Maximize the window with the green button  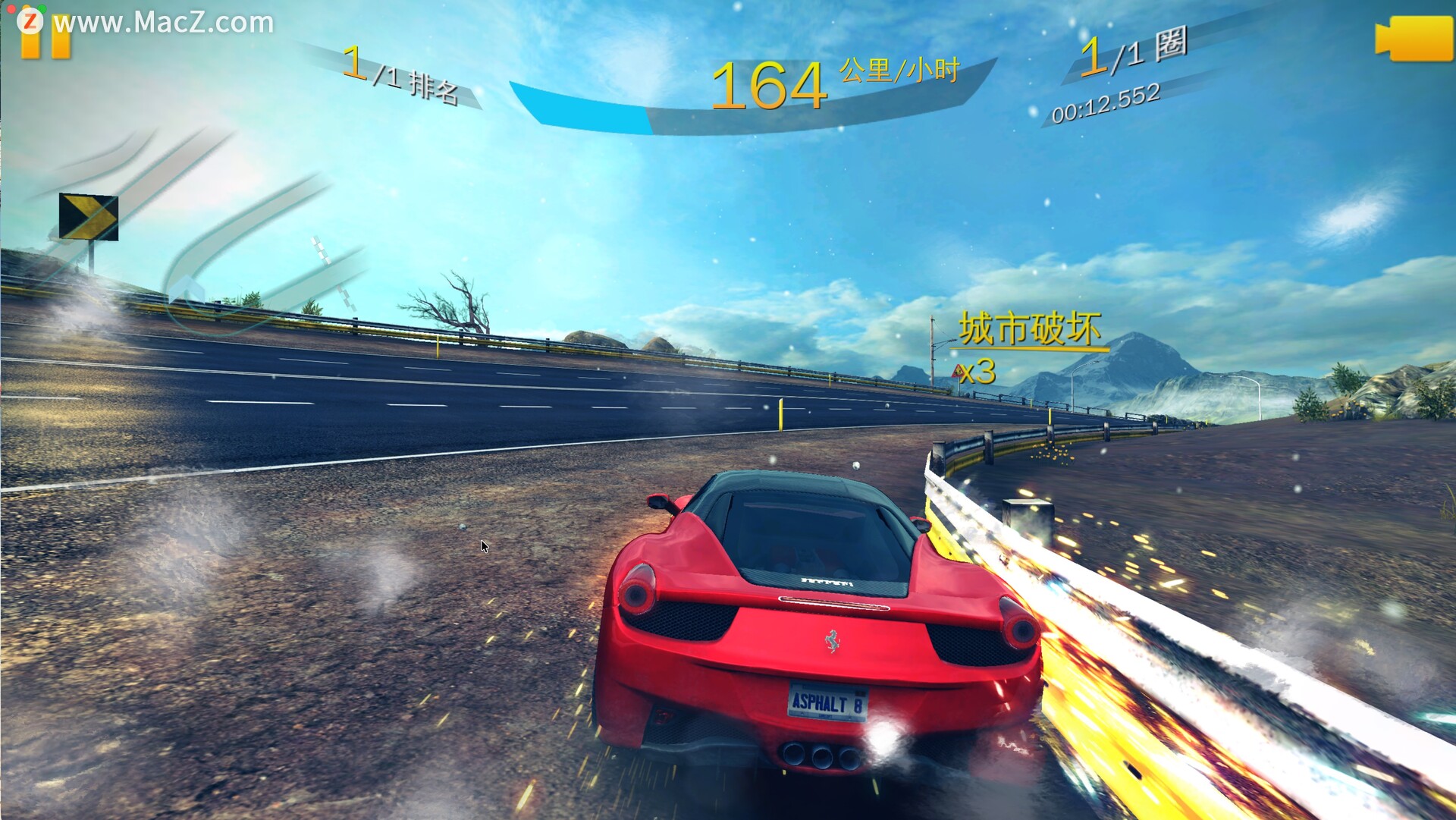(42, 8)
